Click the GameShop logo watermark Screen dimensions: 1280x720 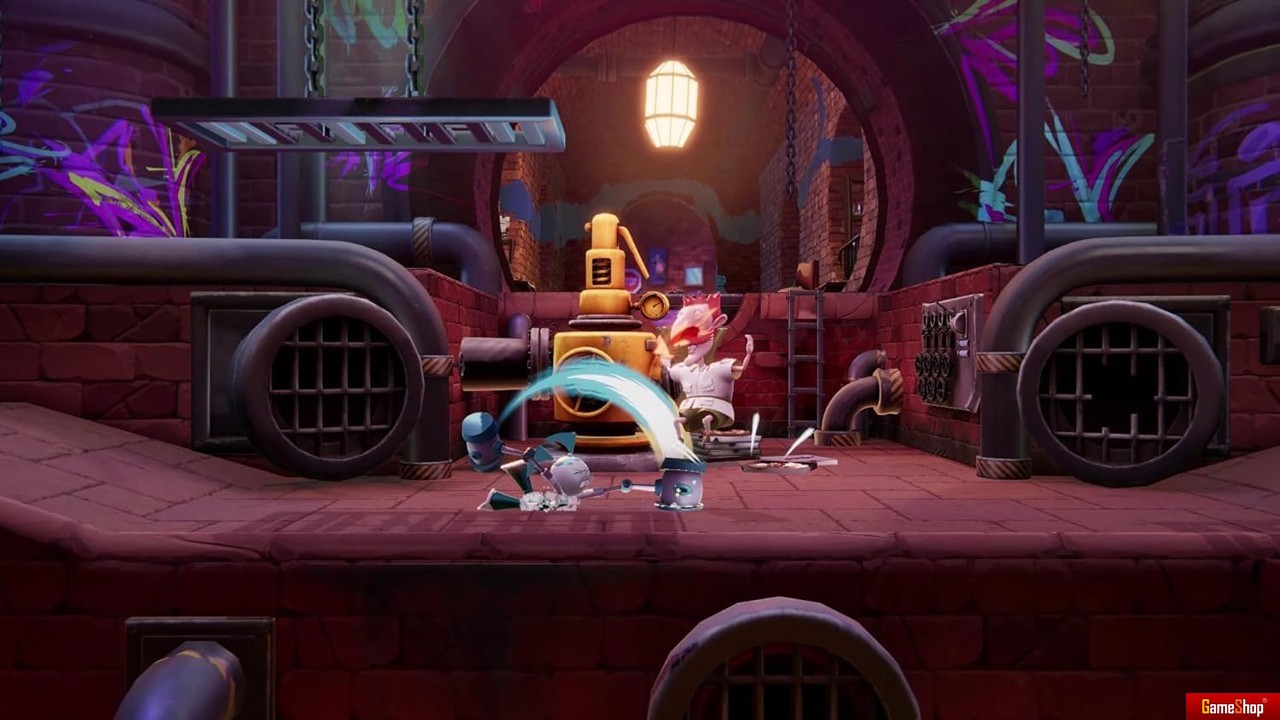click(1232, 706)
